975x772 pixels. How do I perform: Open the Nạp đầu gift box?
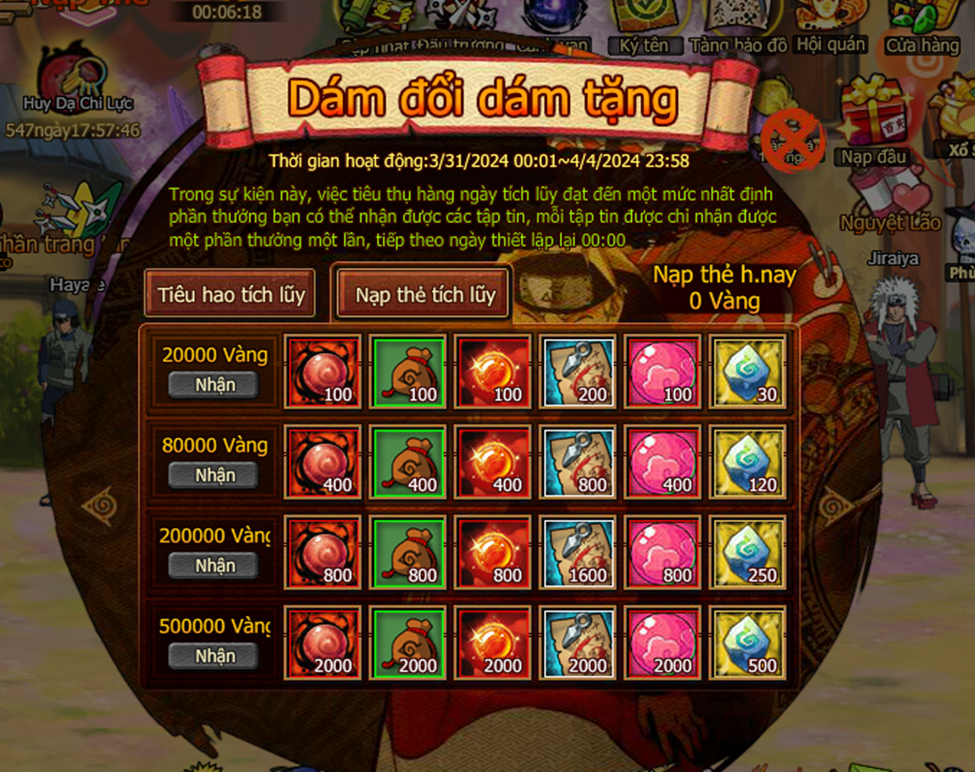[873, 120]
